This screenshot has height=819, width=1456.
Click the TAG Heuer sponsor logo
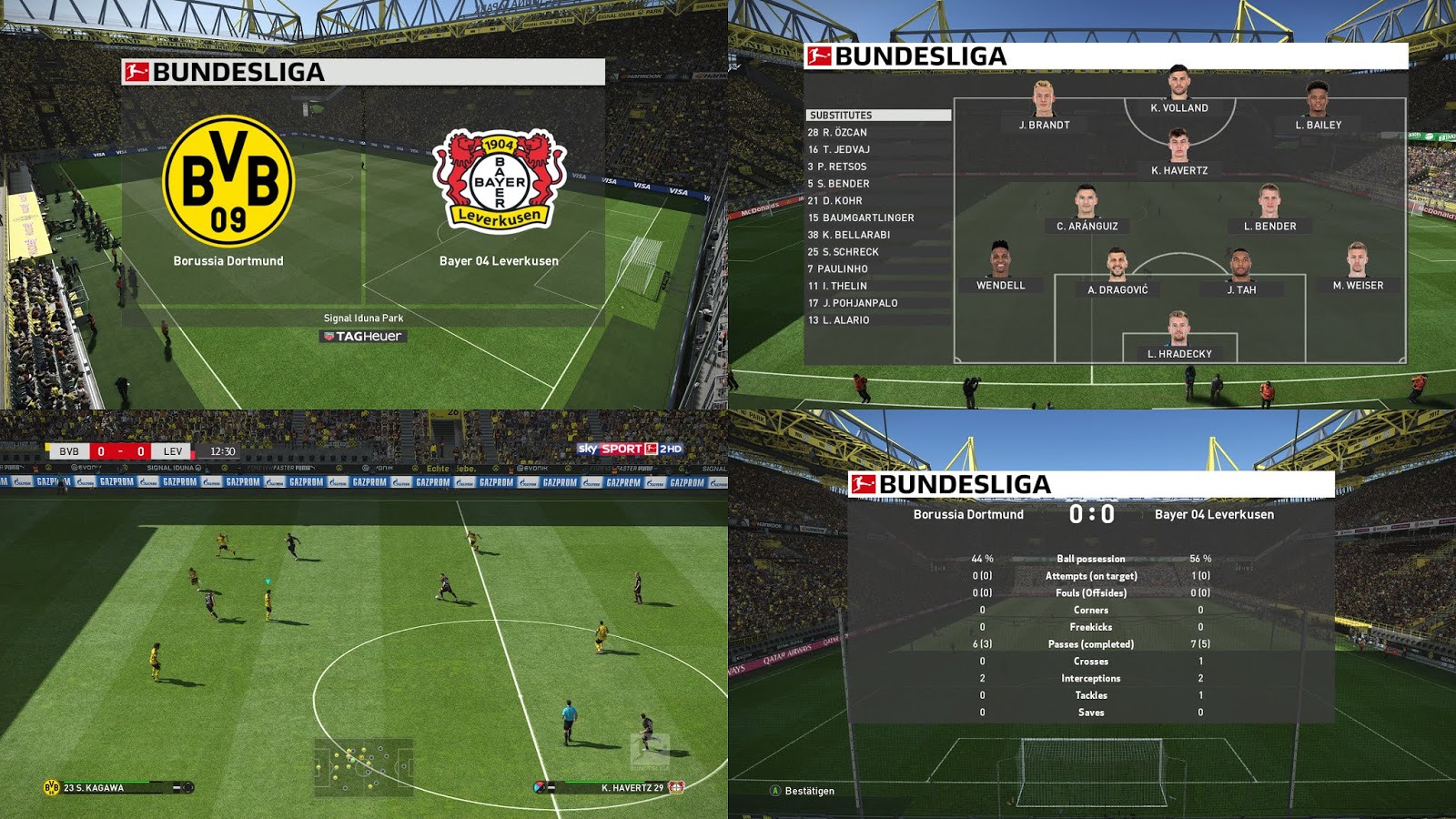363,336
